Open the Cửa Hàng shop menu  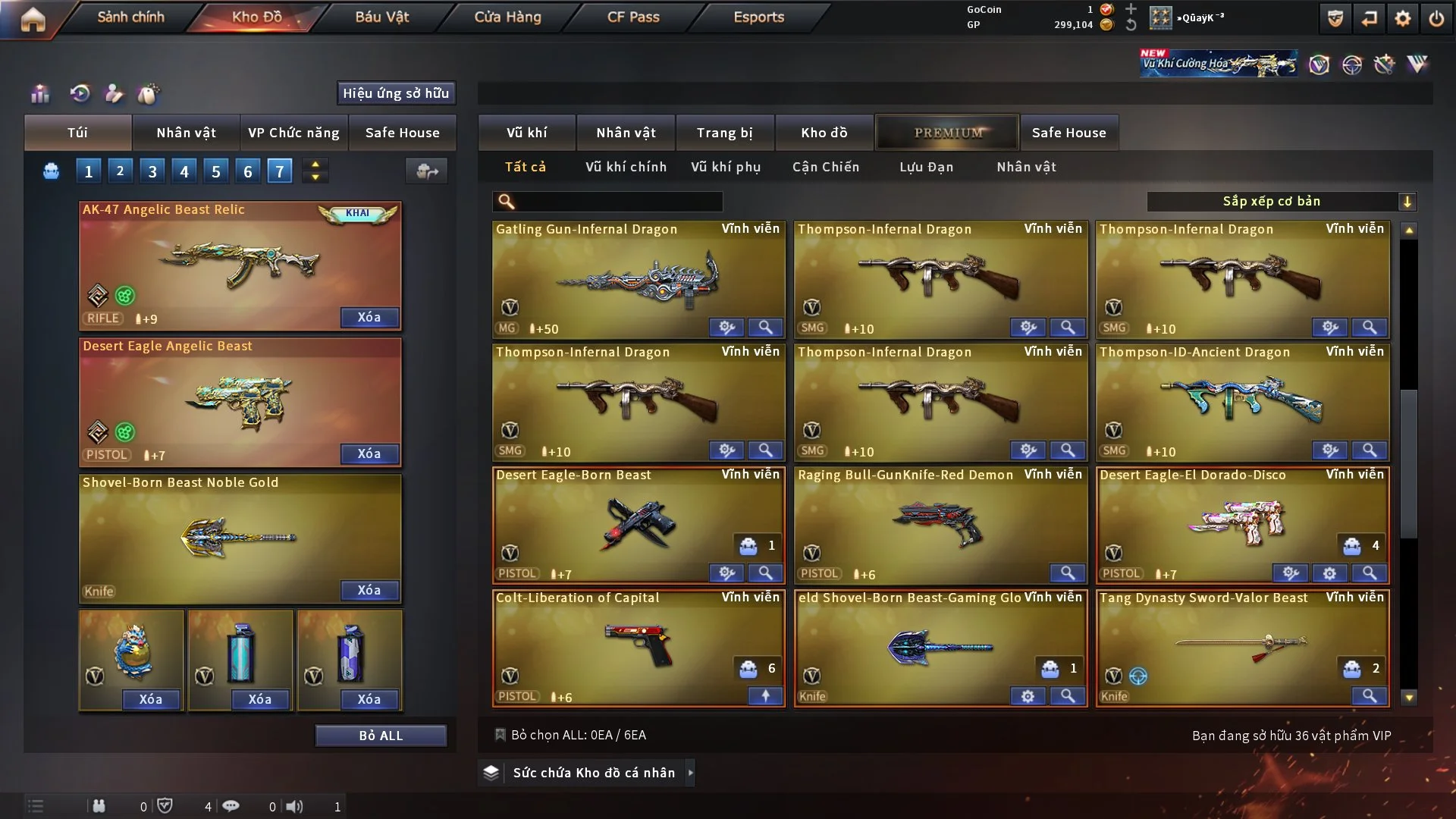(507, 17)
